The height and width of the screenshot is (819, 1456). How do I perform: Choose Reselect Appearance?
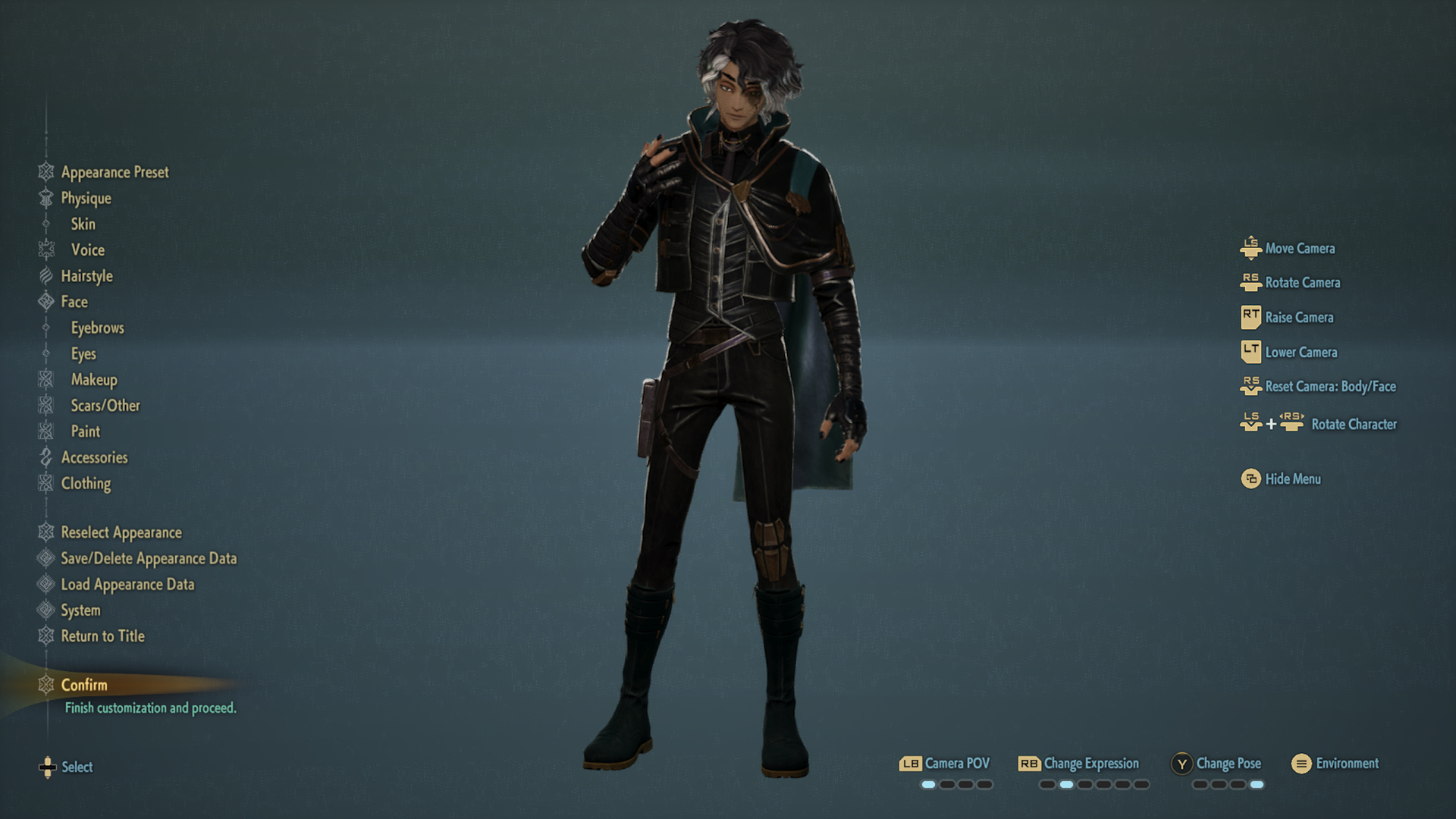121,532
